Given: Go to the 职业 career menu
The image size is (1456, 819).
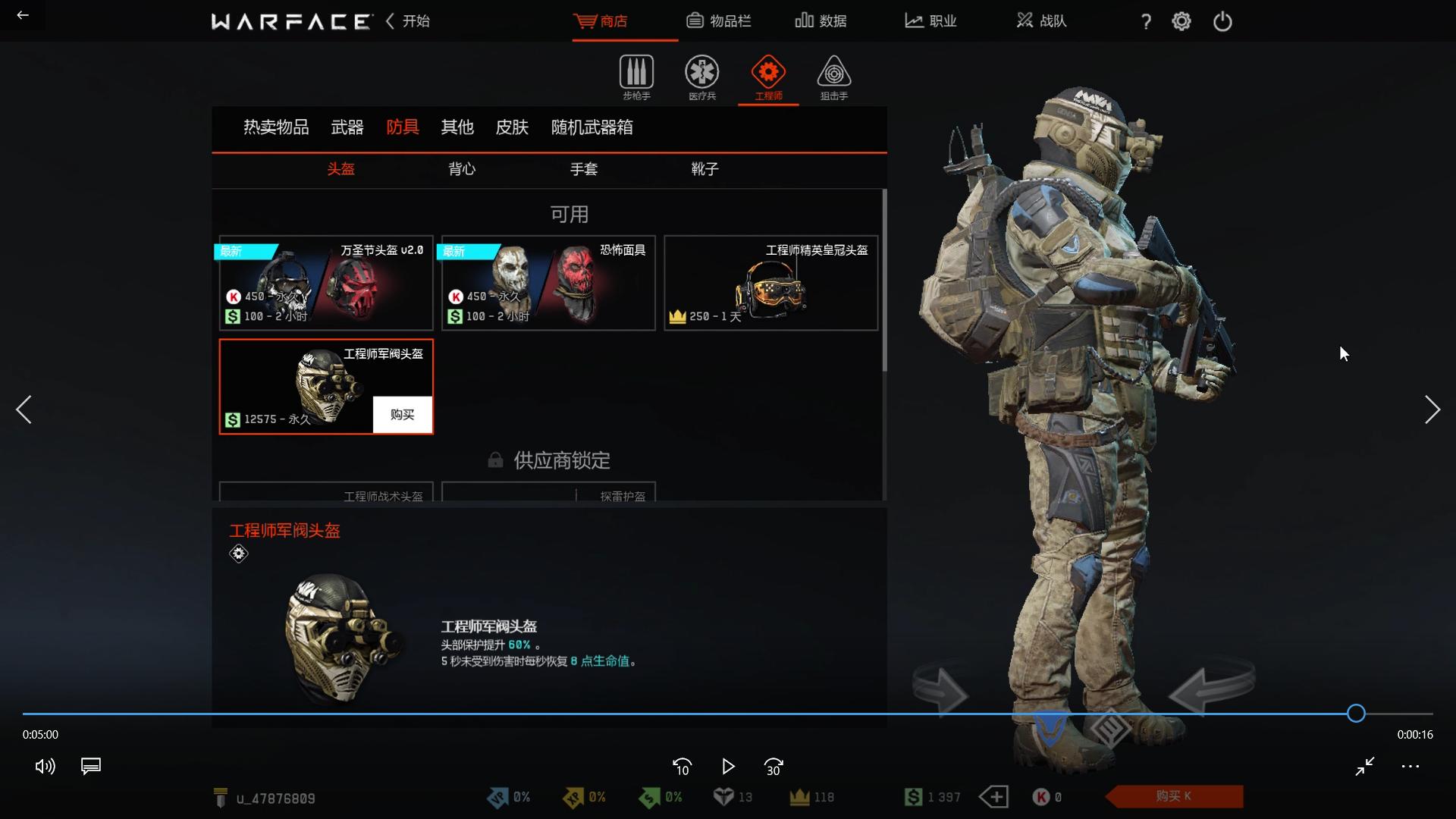Looking at the screenshot, I should [930, 21].
